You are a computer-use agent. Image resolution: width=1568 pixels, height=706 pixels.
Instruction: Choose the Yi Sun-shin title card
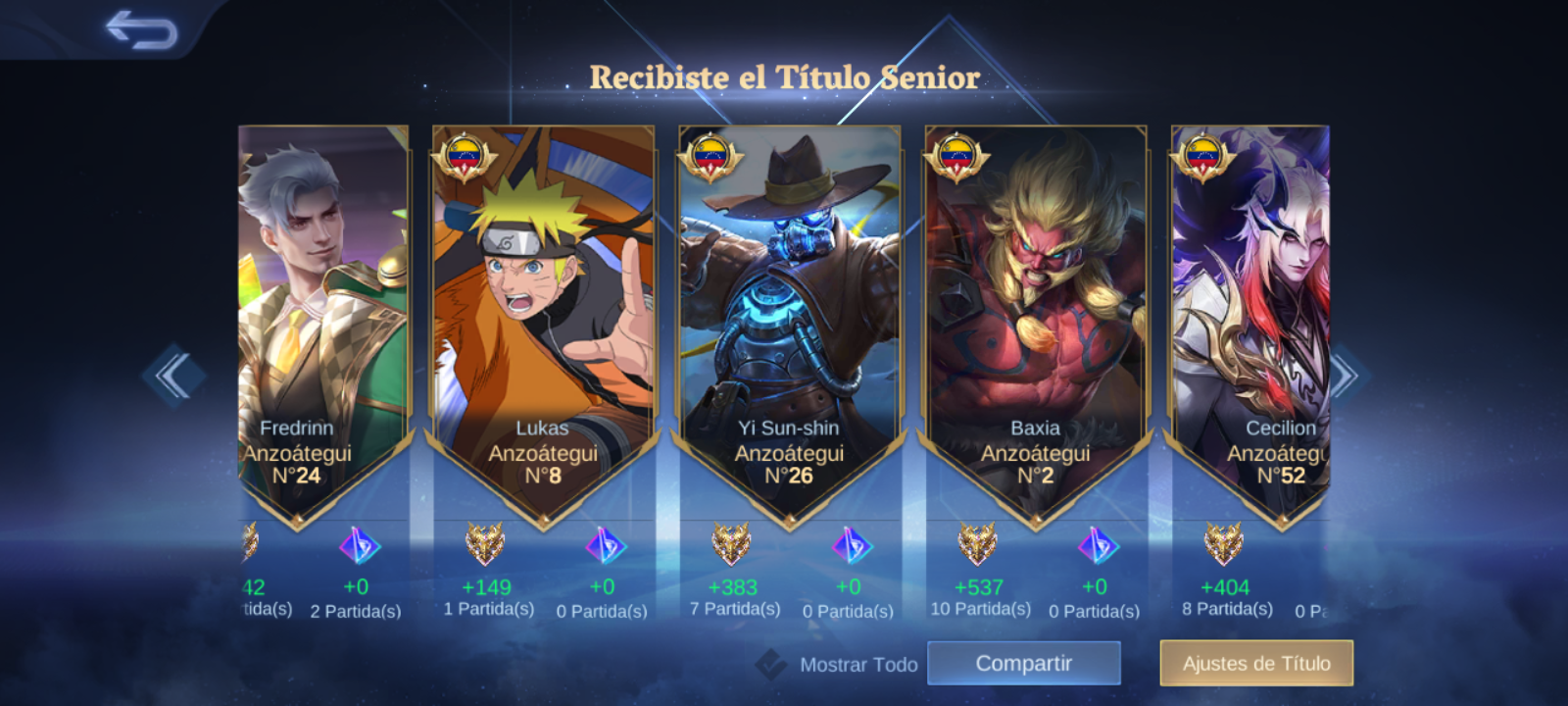pyautogui.click(x=789, y=314)
